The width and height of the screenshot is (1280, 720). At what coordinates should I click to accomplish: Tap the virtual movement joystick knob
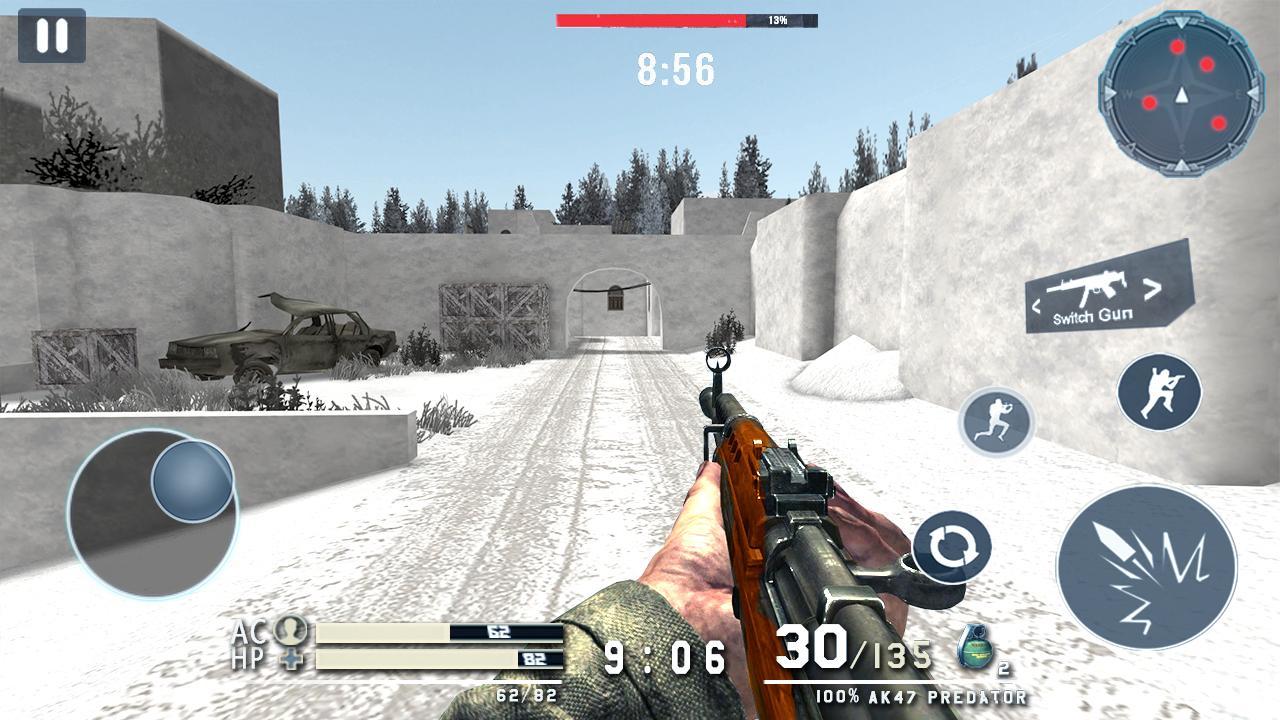(192, 481)
